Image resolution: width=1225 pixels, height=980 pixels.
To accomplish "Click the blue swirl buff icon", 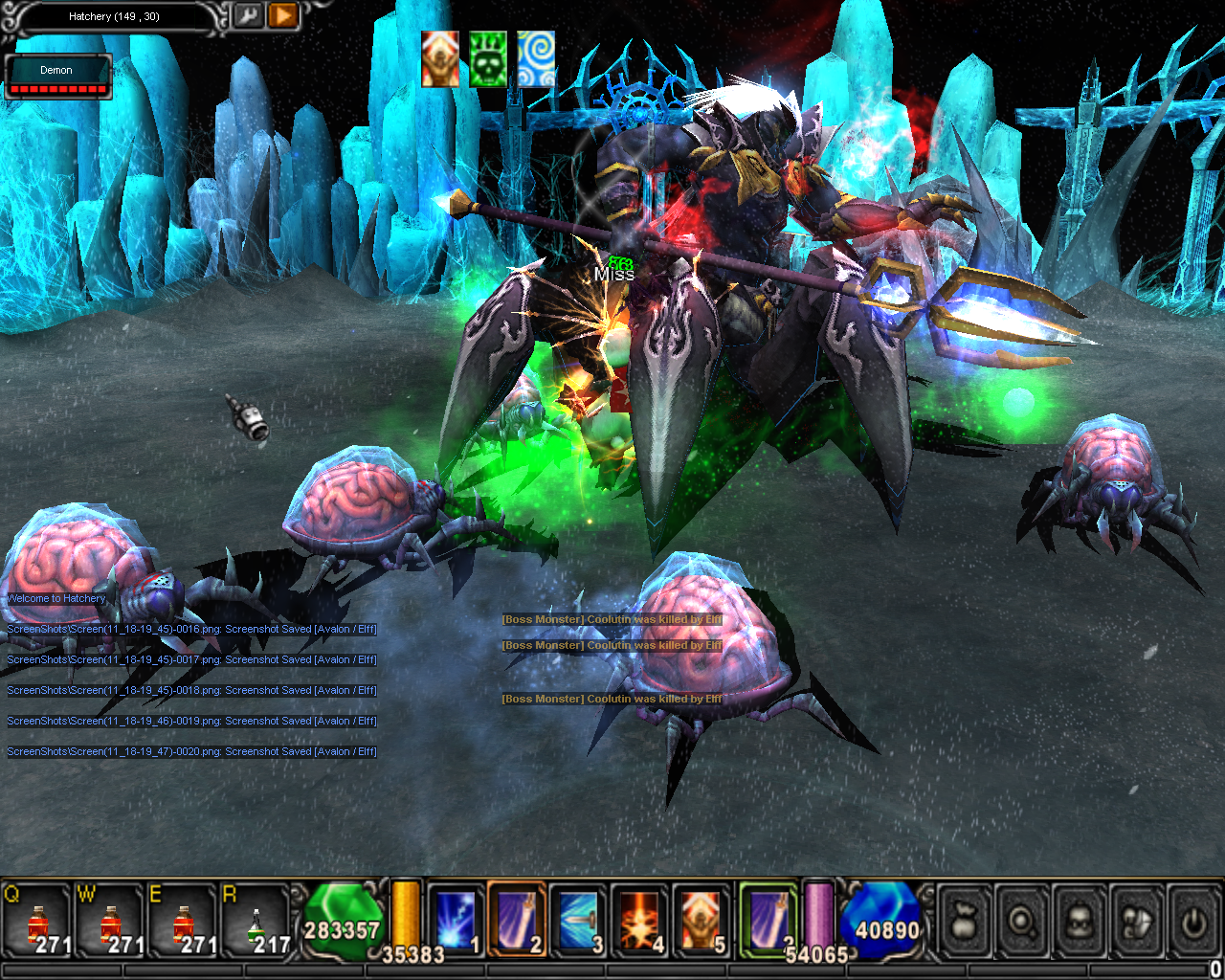I will click(x=536, y=59).
